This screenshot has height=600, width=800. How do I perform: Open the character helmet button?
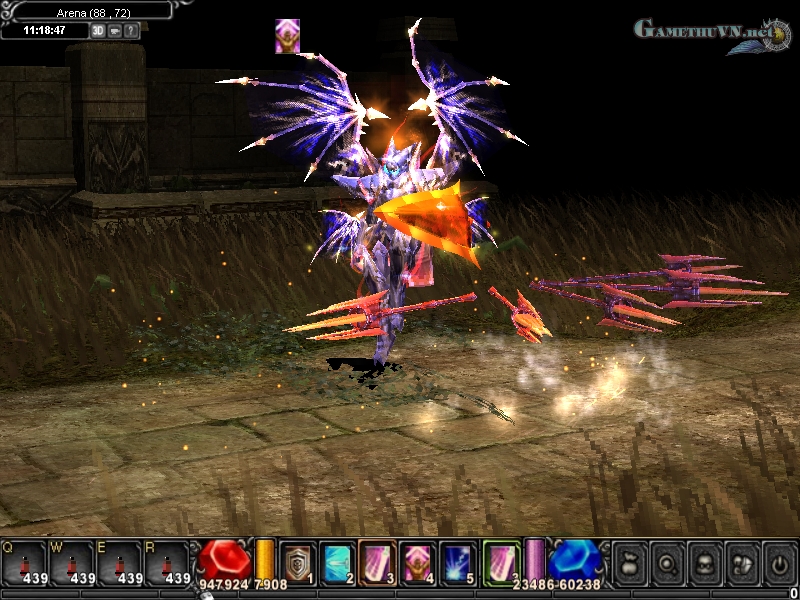(x=704, y=563)
